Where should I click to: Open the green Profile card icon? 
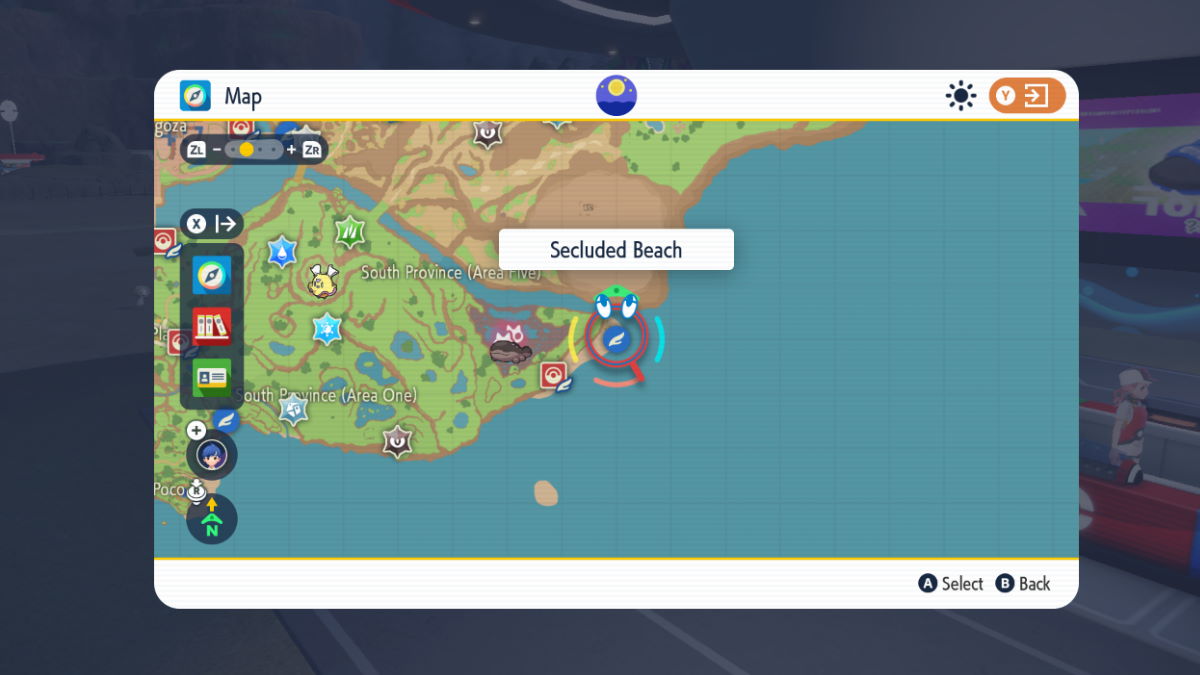tap(212, 377)
